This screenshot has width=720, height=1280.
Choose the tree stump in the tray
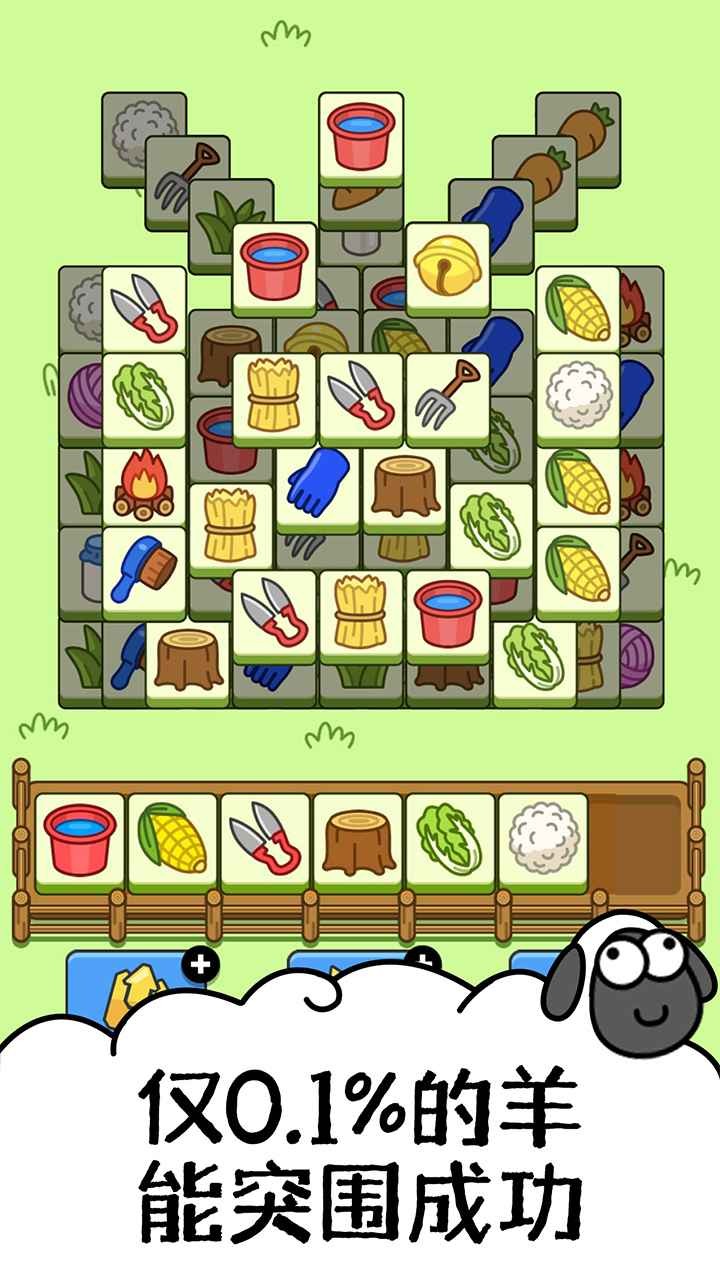(357, 840)
